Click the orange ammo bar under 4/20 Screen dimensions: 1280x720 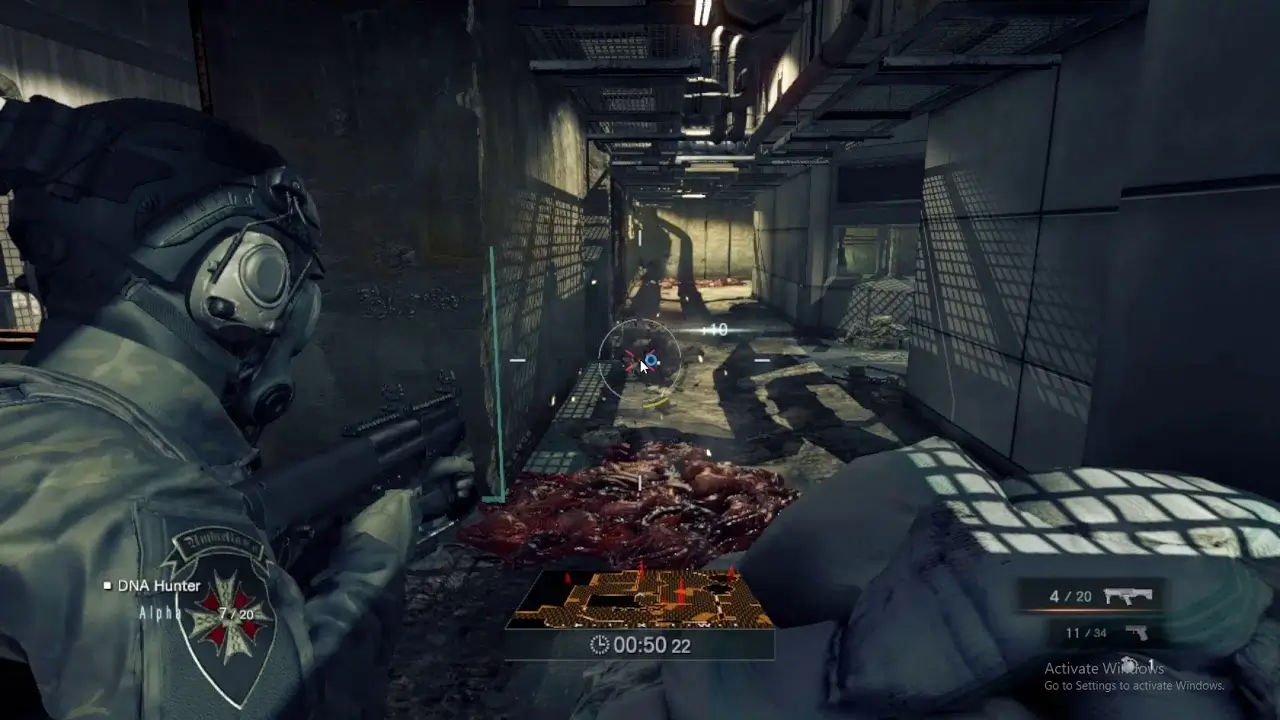[1090, 609]
